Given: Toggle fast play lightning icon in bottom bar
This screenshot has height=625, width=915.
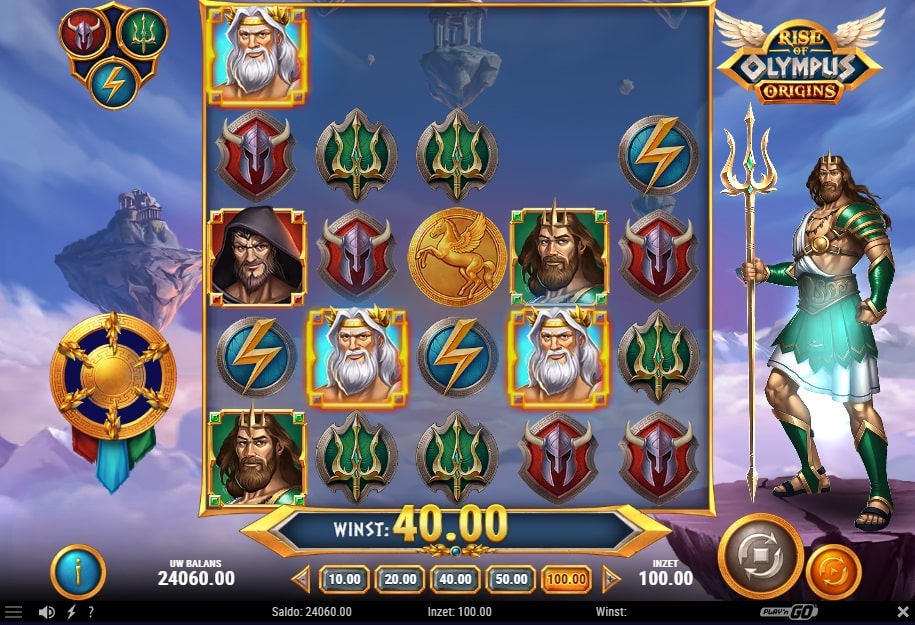Looking at the screenshot, I should pos(71,612).
